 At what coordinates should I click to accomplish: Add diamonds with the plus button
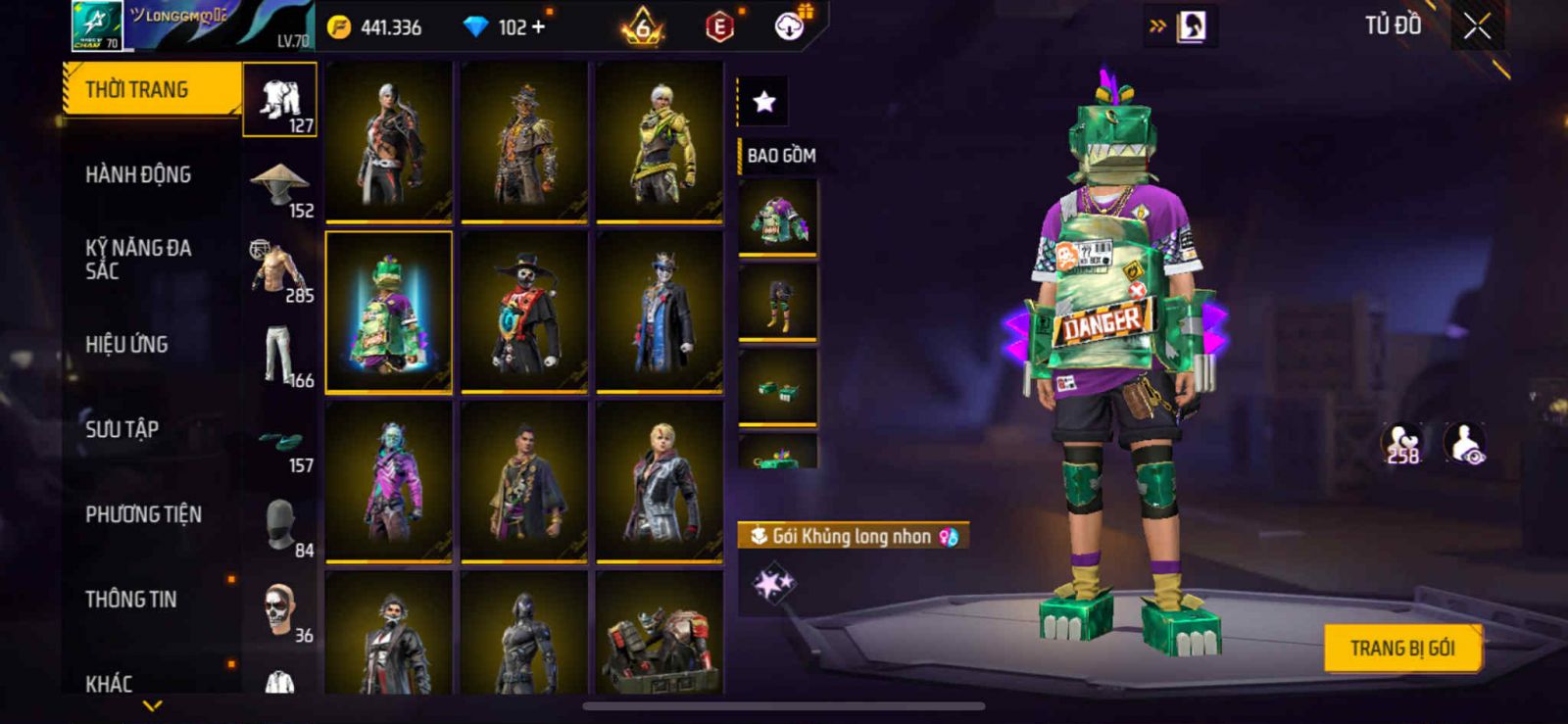(x=537, y=27)
